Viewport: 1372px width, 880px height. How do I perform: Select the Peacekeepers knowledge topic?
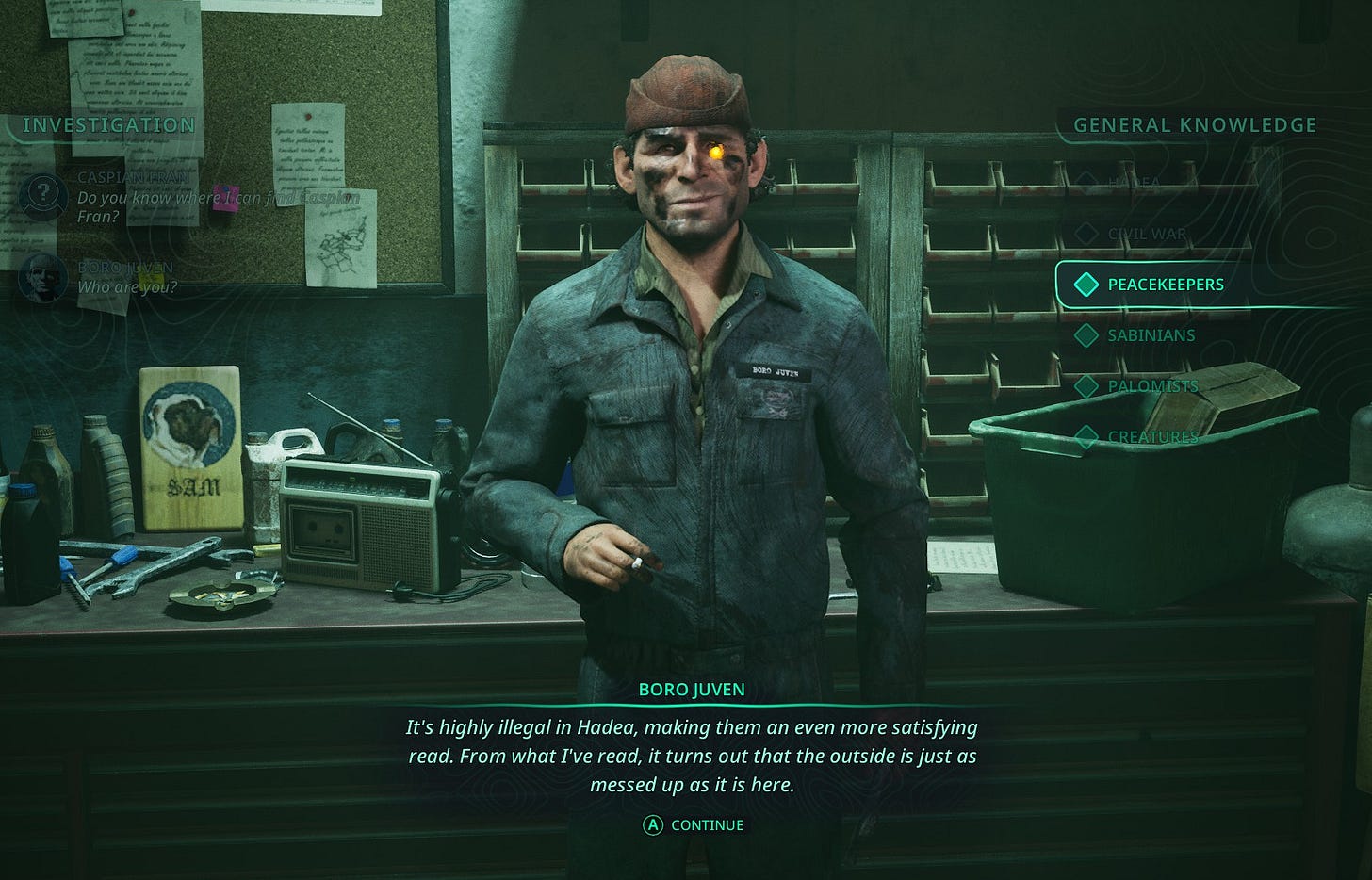[1165, 285]
